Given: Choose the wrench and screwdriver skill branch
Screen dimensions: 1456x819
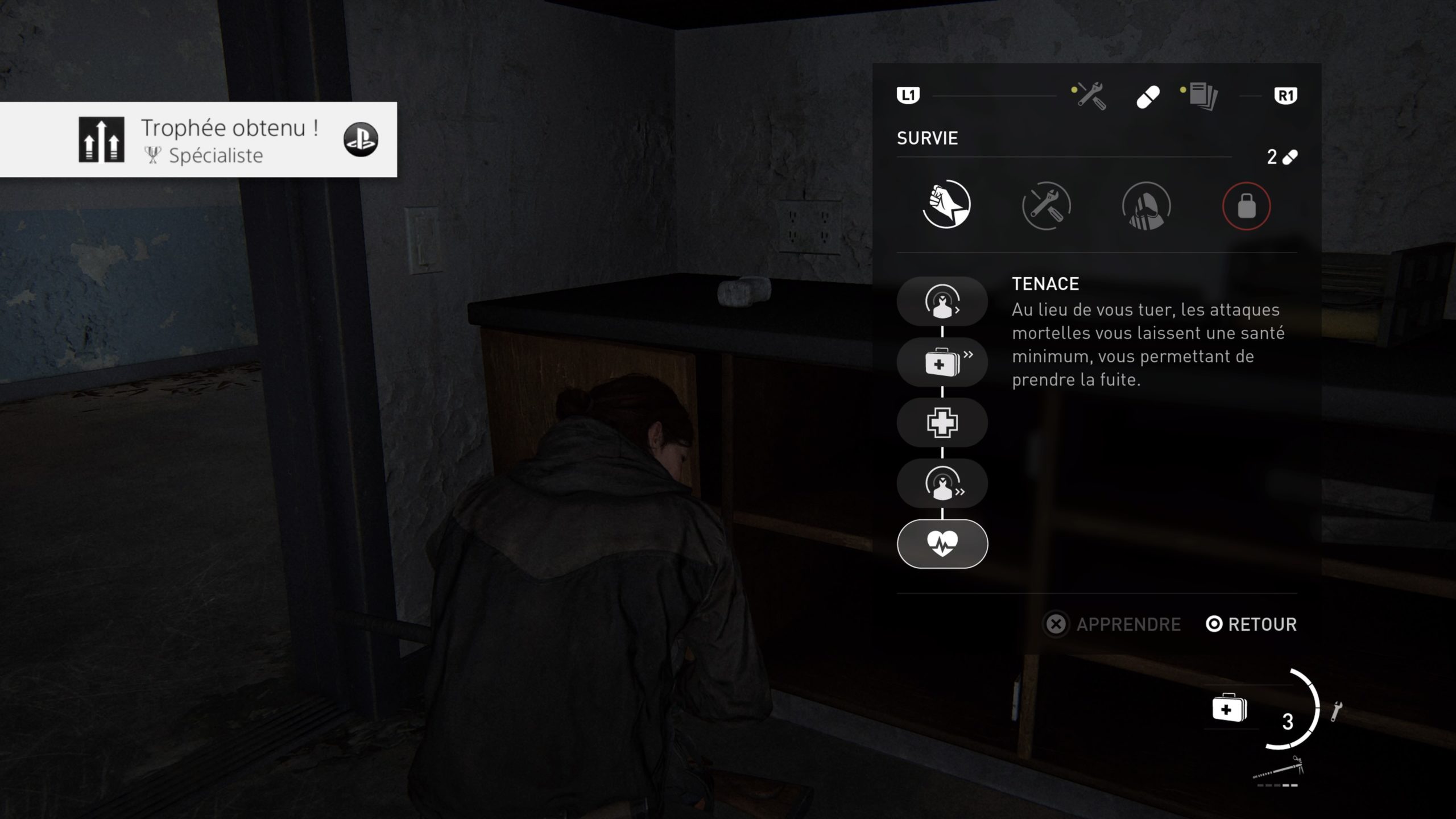Looking at the screenshot, I should [x=1046, y=205].
